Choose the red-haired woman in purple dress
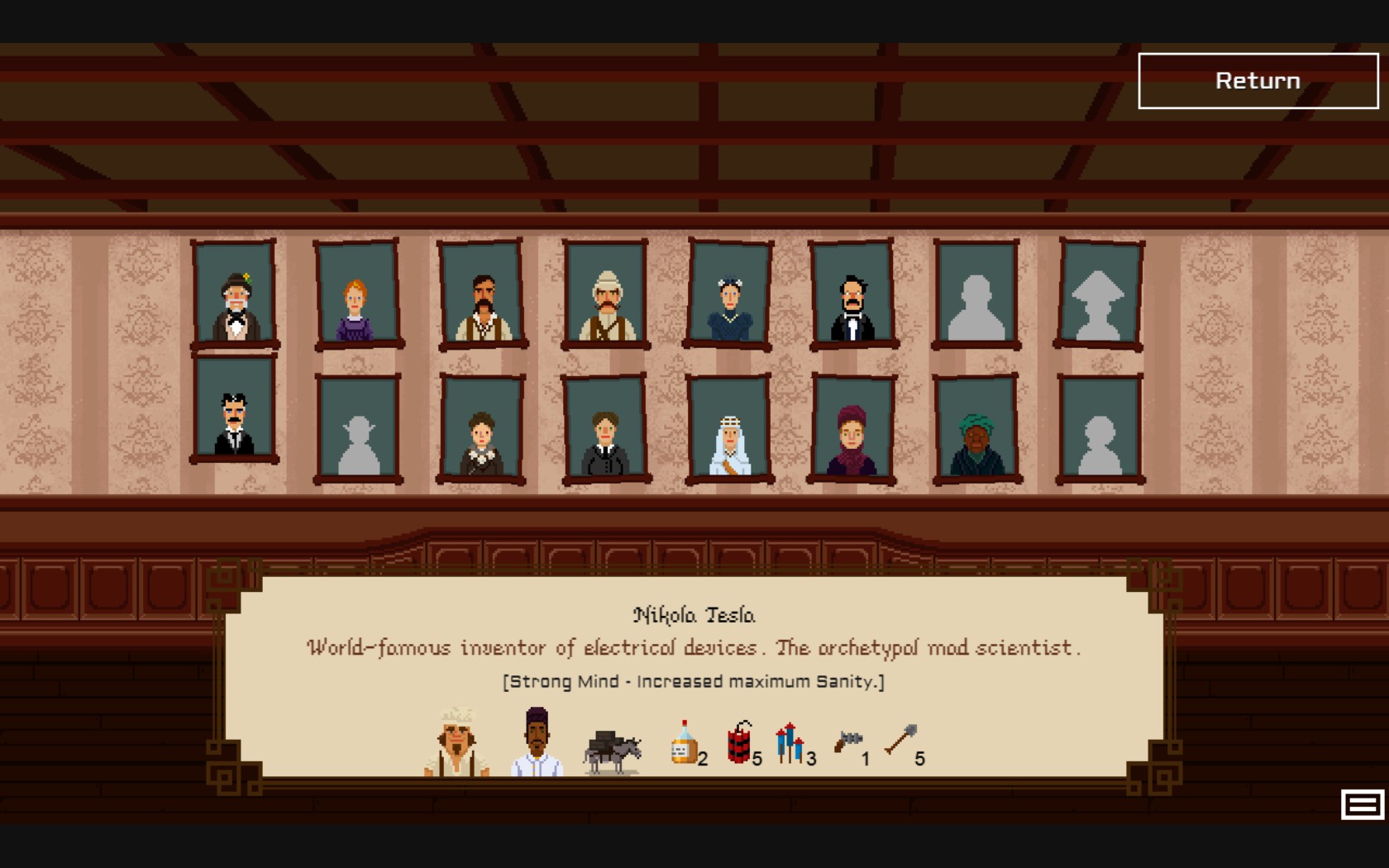The width and height of the screenshot is (1389, 868). click(358, 293)
